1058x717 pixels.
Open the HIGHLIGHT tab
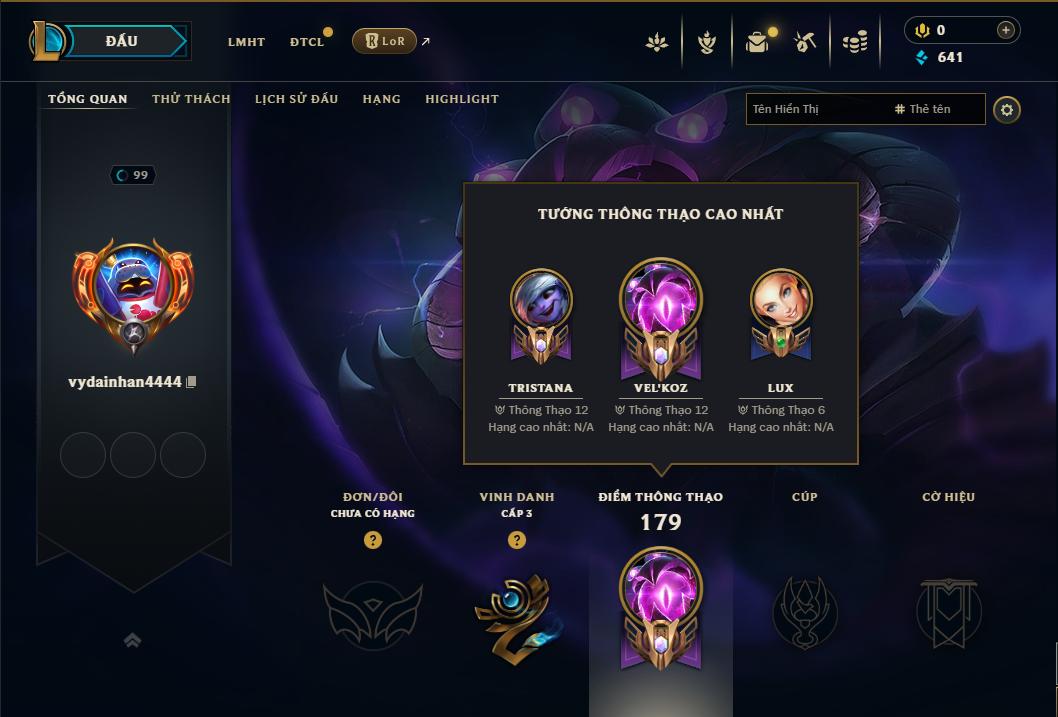[x=461, y=99]
